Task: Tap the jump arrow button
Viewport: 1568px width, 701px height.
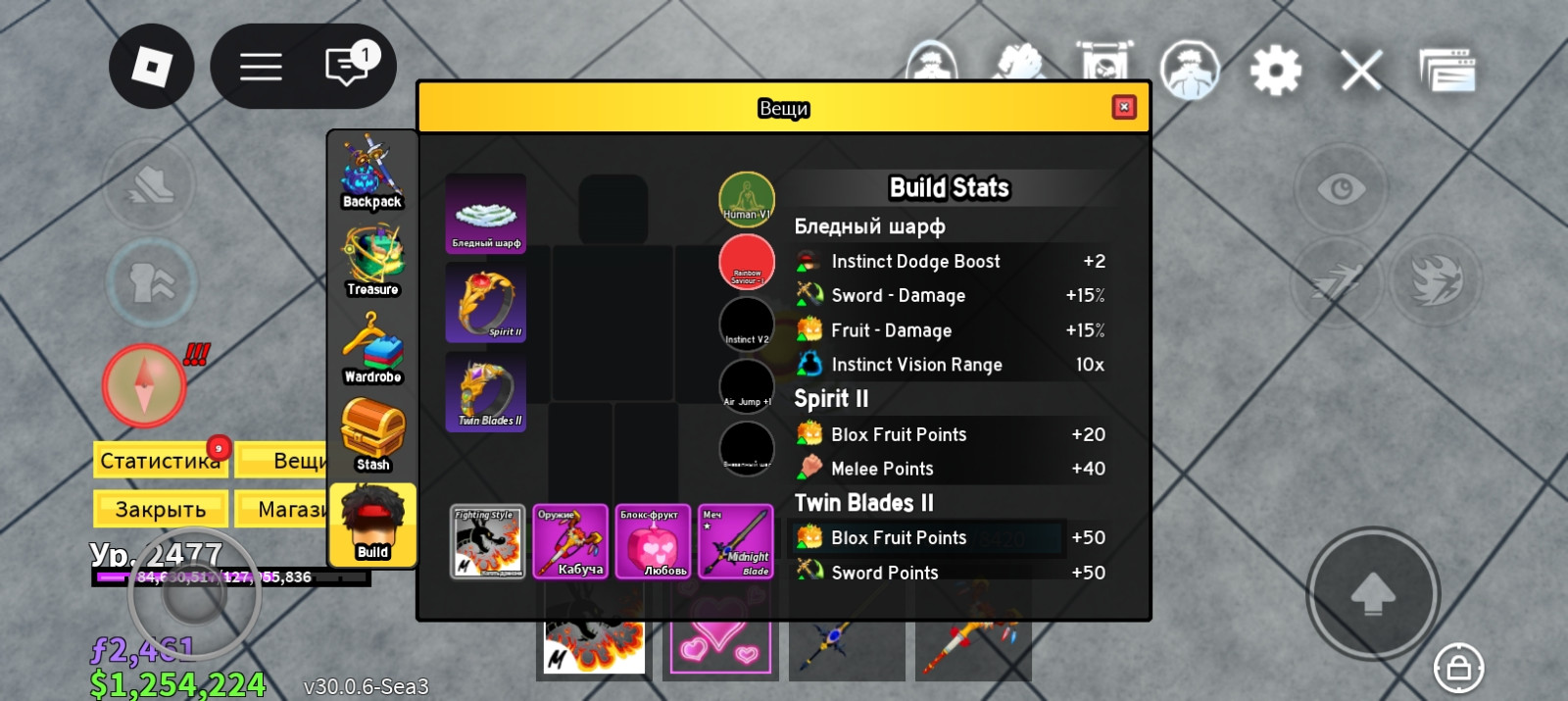Action: pos(1373,593)
